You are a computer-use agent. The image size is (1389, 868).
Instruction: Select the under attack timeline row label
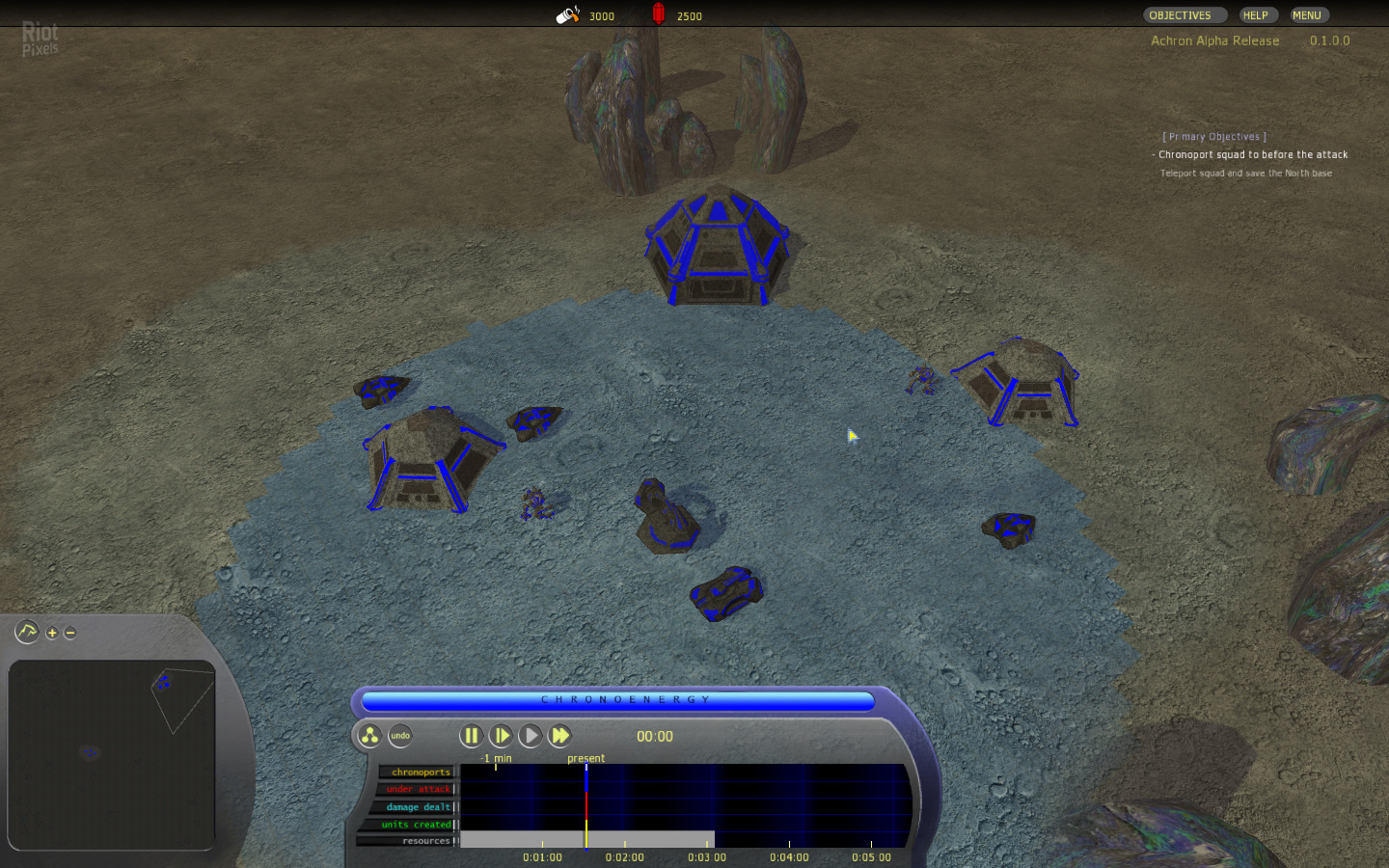(x=418, y=789)
